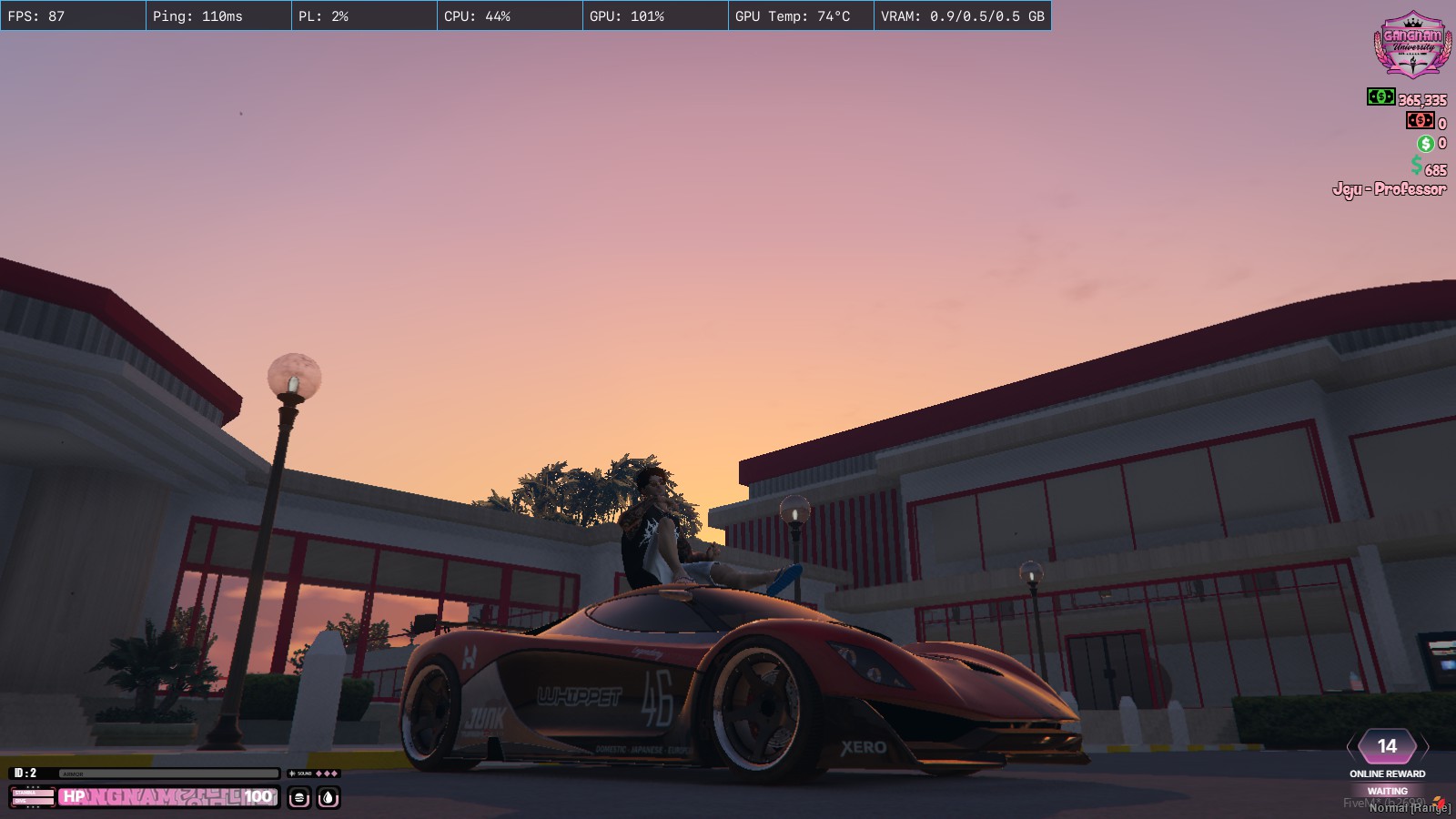Click the green cash banknote icon
The height and width of the screenshot is (819, 1456).
click(x=1380, y=96)
